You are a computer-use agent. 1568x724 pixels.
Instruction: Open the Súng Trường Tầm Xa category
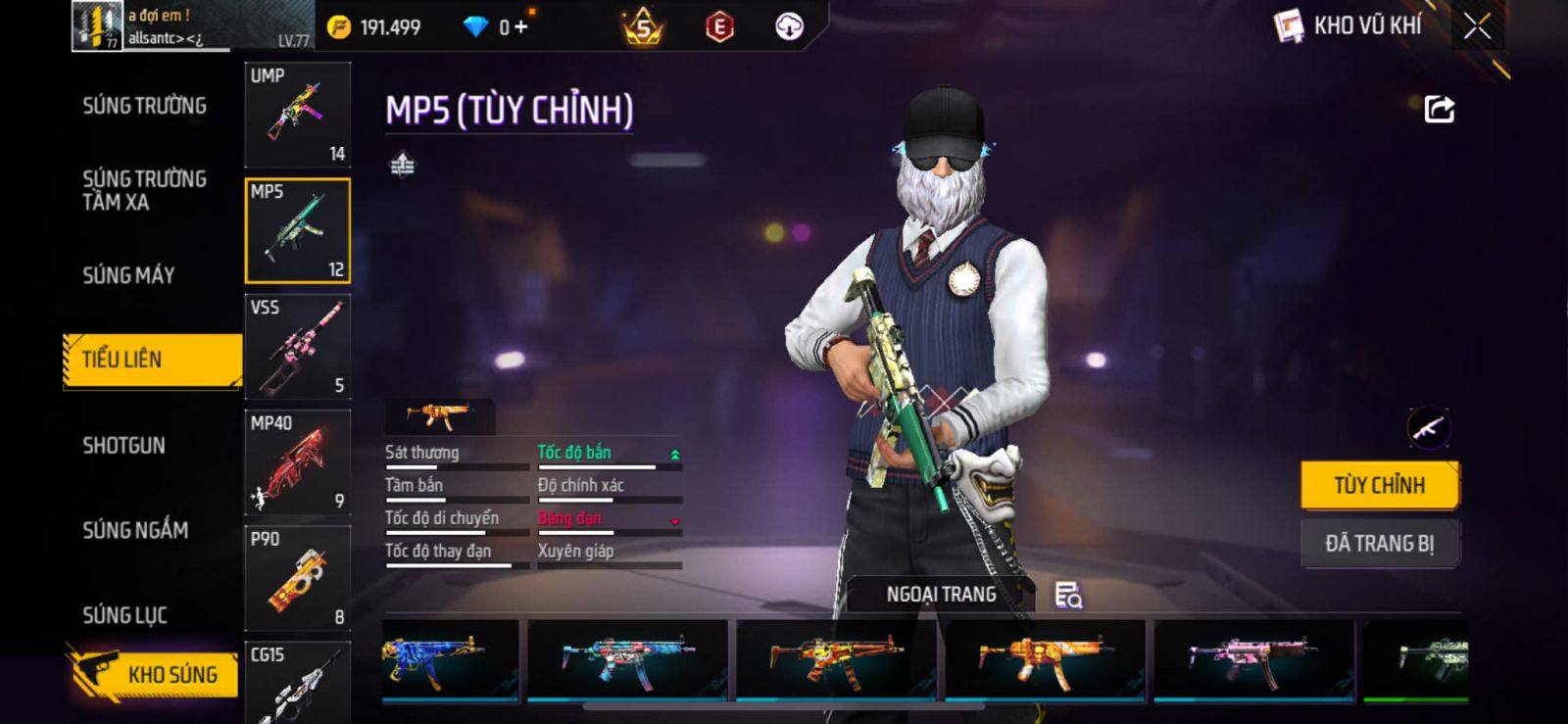pos(144,190)
